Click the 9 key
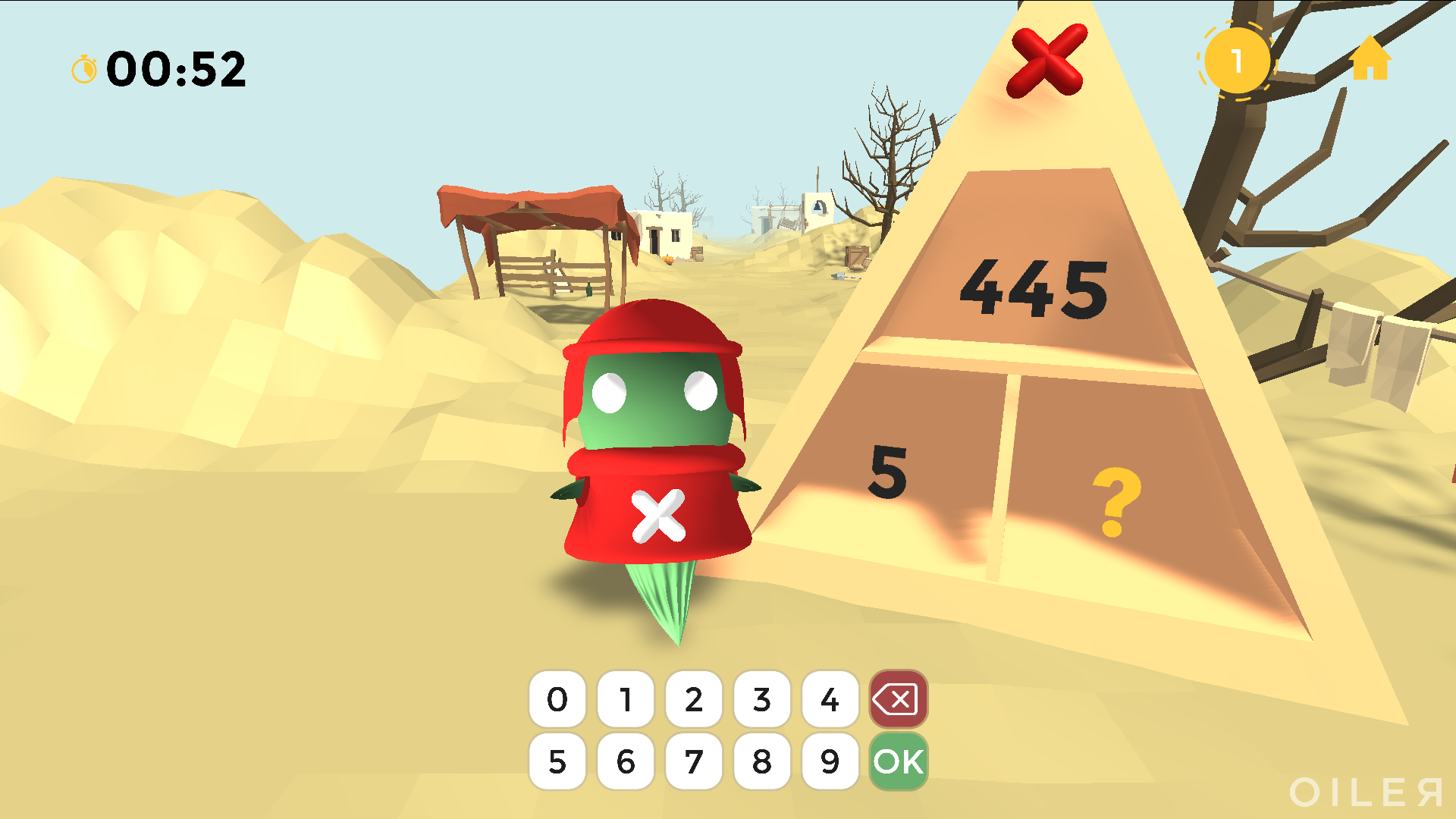 [x=830, y=761]
